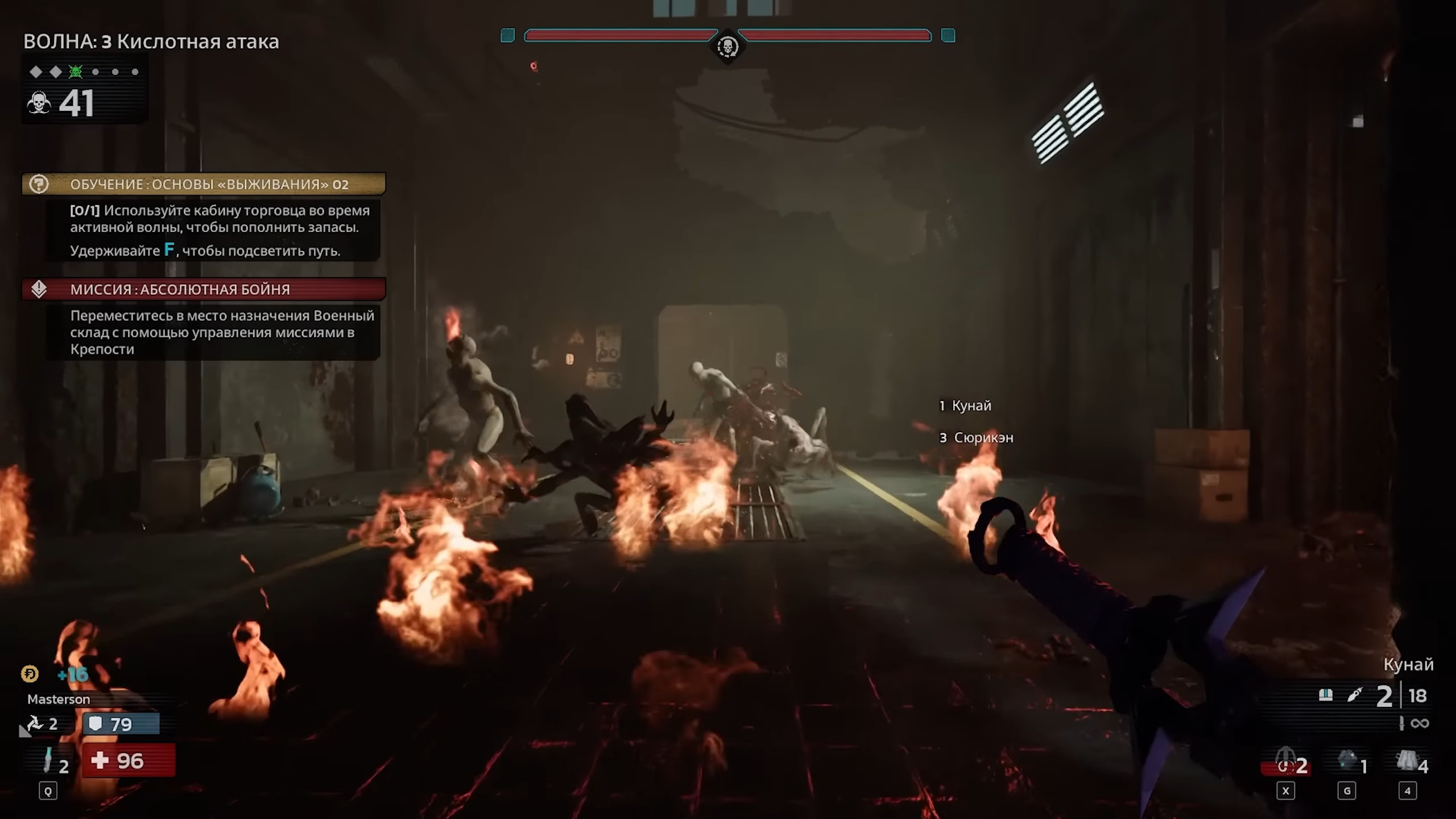Screen dimensions: 1456x819
Task: Click the green skull wave marker
Action: pos(76,72)
